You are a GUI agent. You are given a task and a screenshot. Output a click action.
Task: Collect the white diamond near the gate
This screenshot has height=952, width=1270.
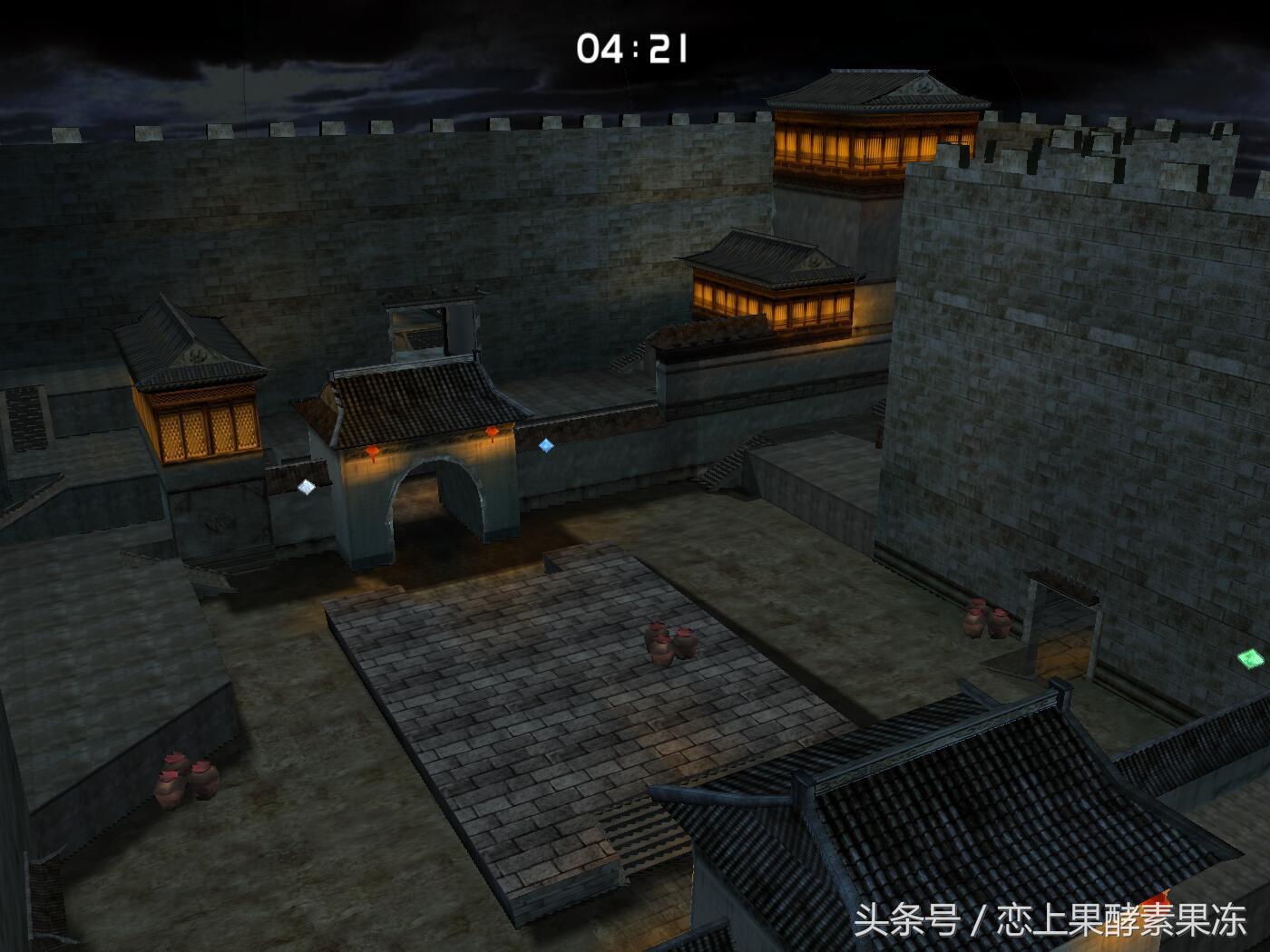coord(306,487)
